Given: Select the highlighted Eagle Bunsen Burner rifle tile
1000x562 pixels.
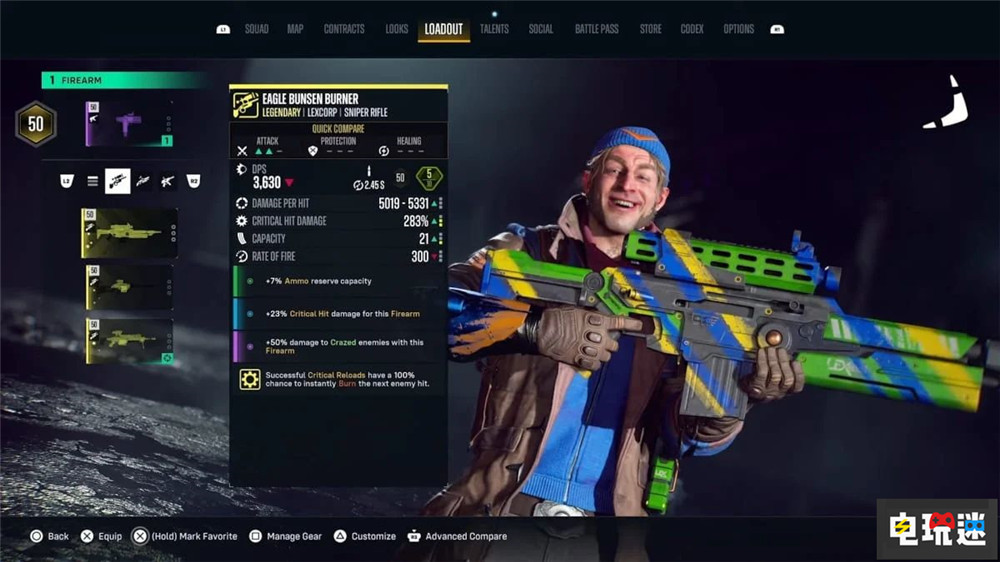Looking at the screenshot, I should (x=130, y=233).
